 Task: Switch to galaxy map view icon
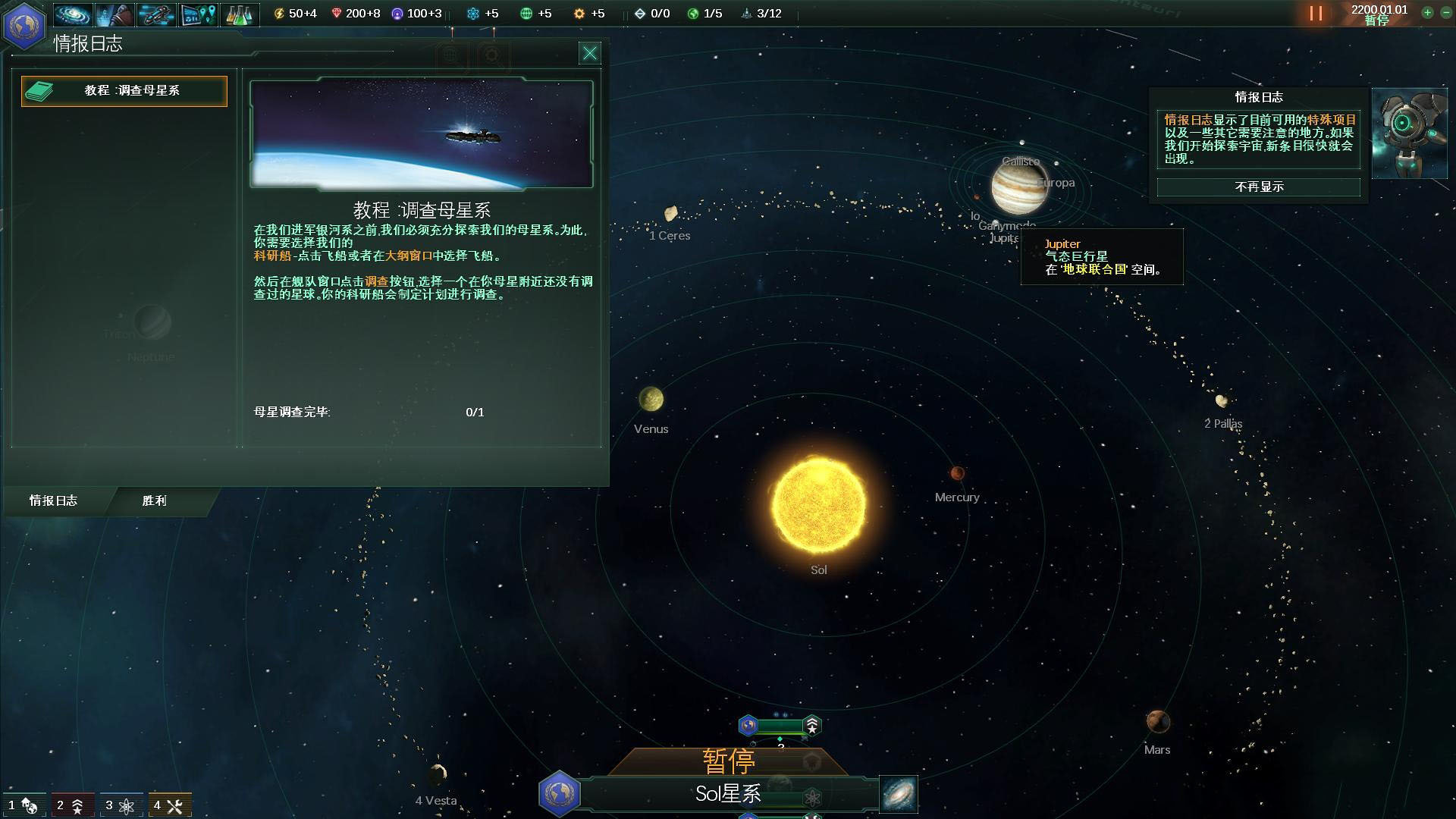click(x=899, y=794)
